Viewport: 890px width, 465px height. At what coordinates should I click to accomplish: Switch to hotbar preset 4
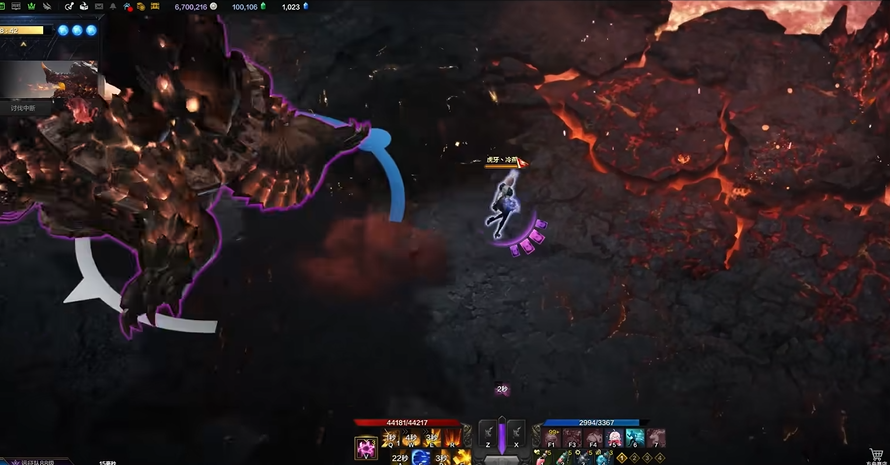(x=659, y=457)
